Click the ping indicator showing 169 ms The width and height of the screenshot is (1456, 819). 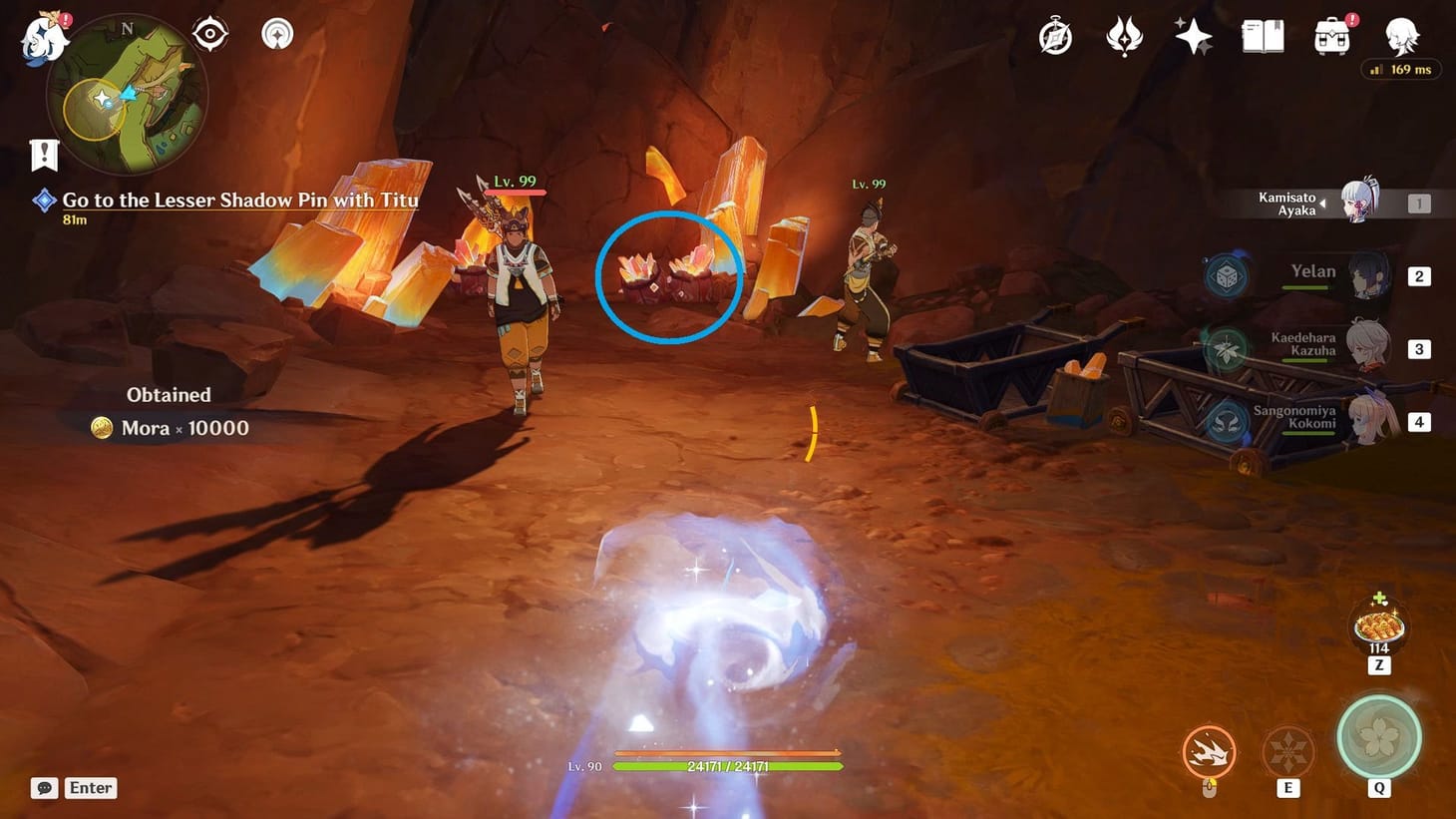tap(1401, 69)
